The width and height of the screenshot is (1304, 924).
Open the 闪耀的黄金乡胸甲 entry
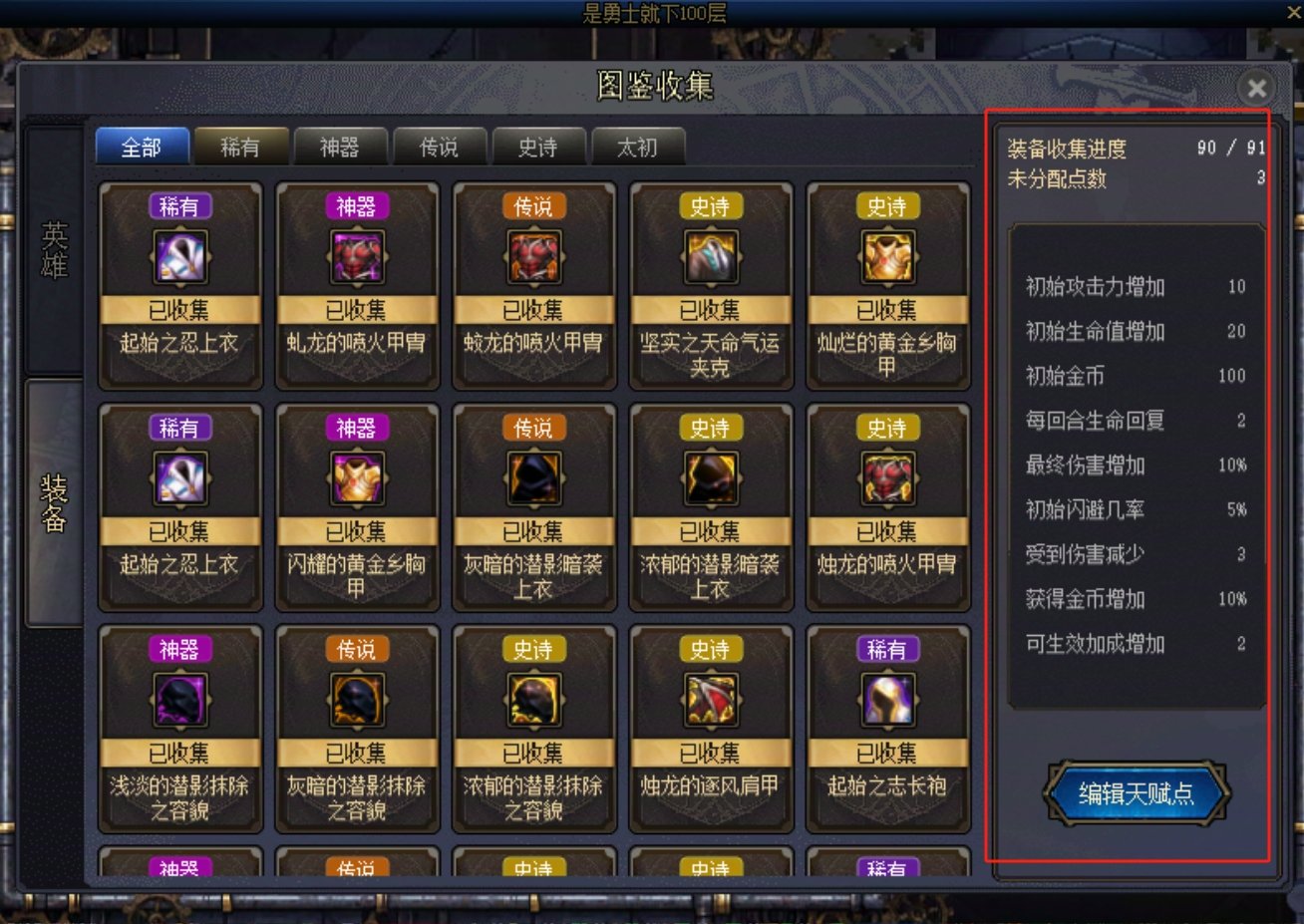(356, 476)
